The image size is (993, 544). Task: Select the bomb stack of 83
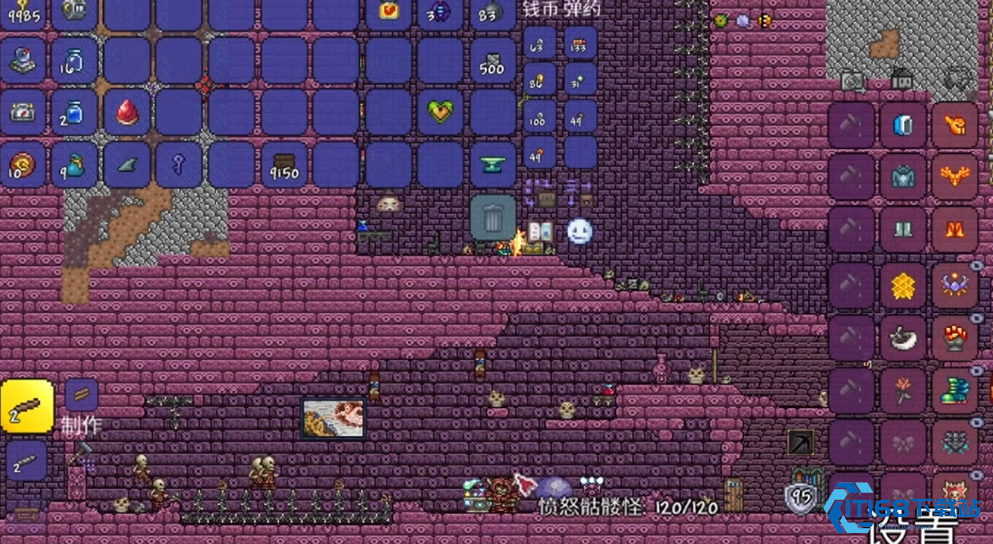coord(490,12)
